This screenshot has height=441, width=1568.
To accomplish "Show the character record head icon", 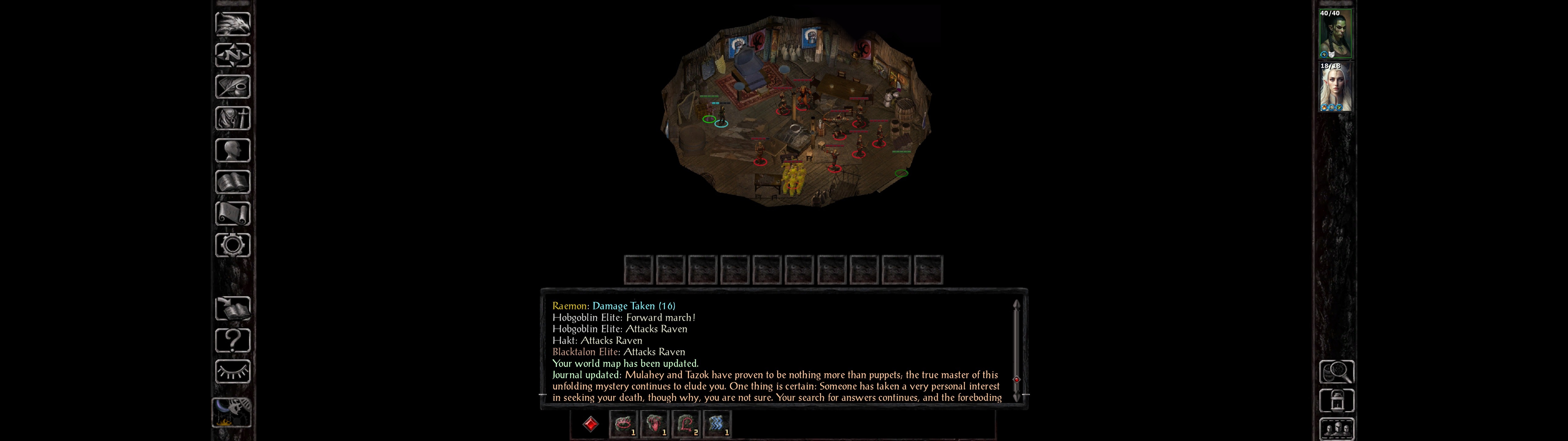I will tap(232, 150).
